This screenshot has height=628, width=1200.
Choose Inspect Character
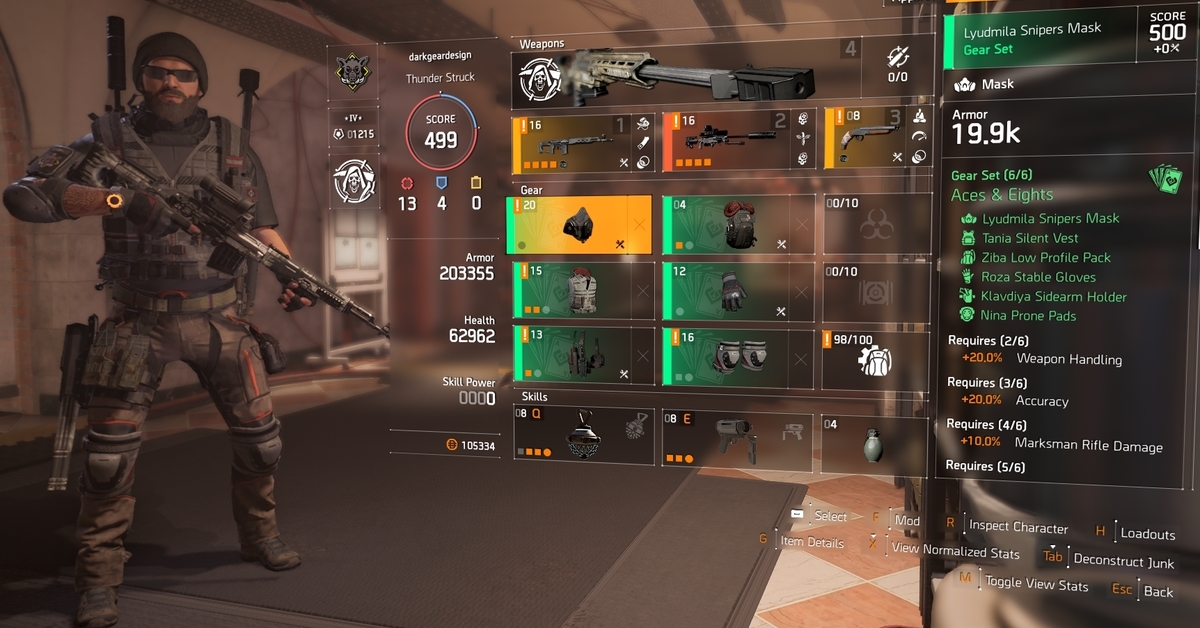click(x=1017, y=527)
